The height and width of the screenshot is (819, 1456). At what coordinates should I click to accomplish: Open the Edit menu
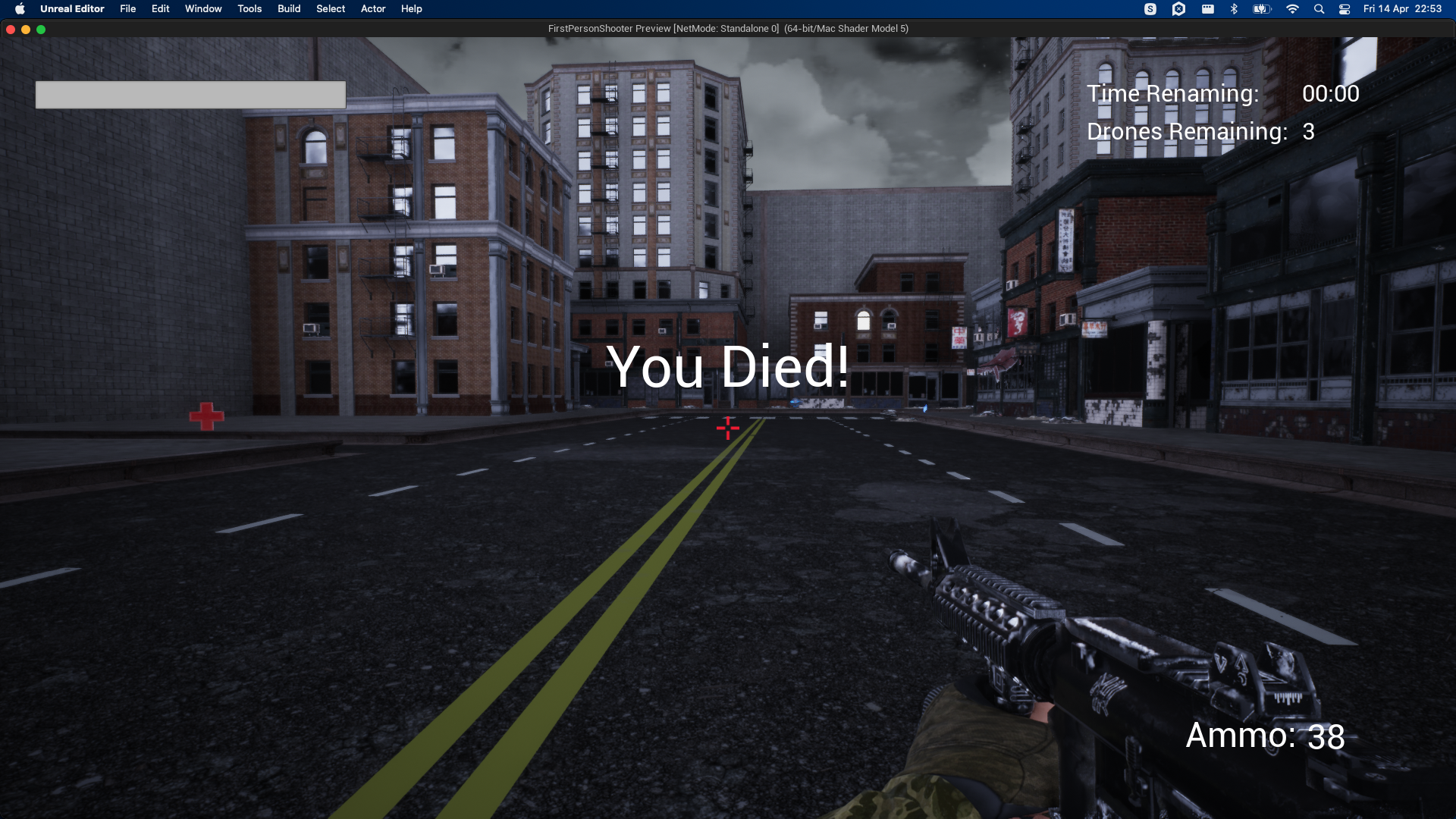point(160,8)
